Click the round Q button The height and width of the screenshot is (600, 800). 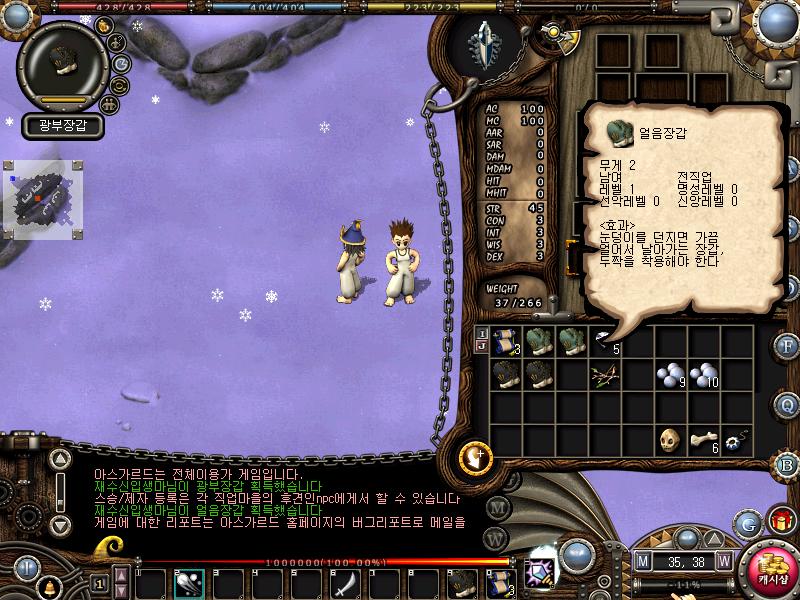tap(787, 404)
